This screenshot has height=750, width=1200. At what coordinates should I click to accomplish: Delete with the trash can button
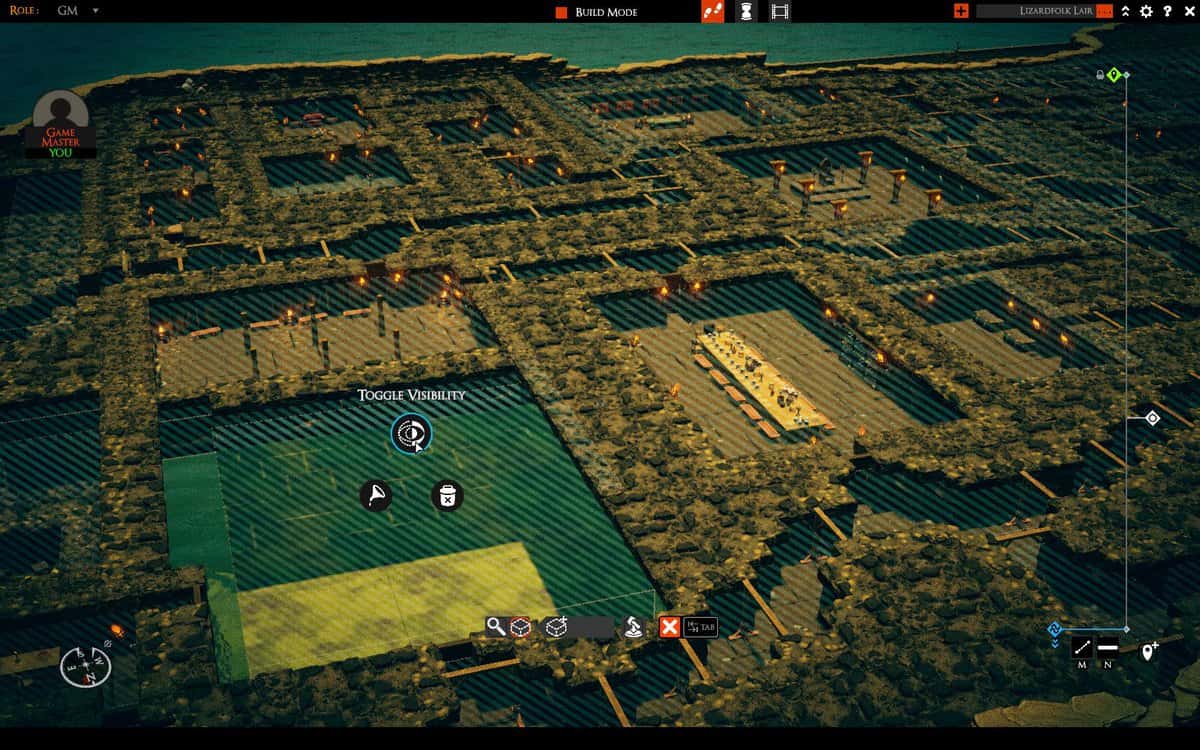pos(447,495)
